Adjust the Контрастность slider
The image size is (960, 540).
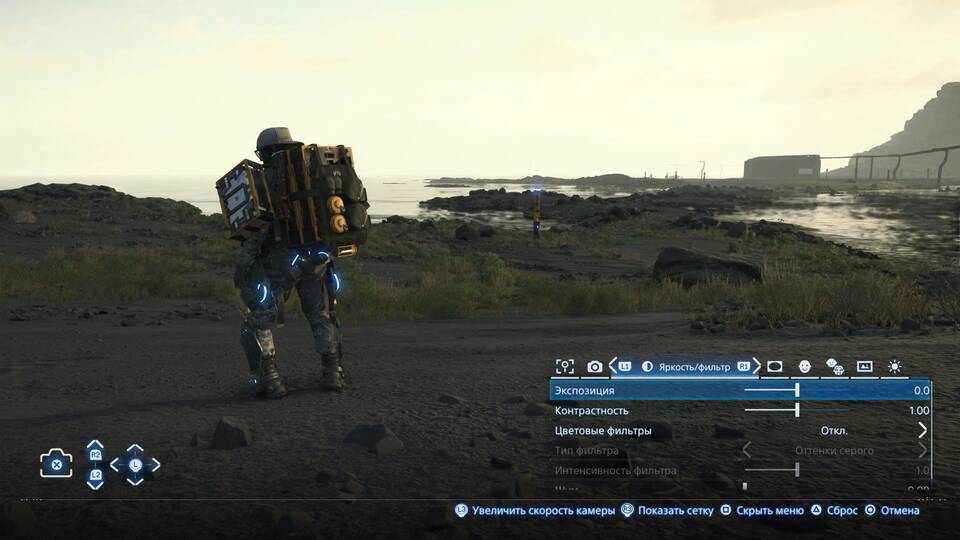click(797, 410)
